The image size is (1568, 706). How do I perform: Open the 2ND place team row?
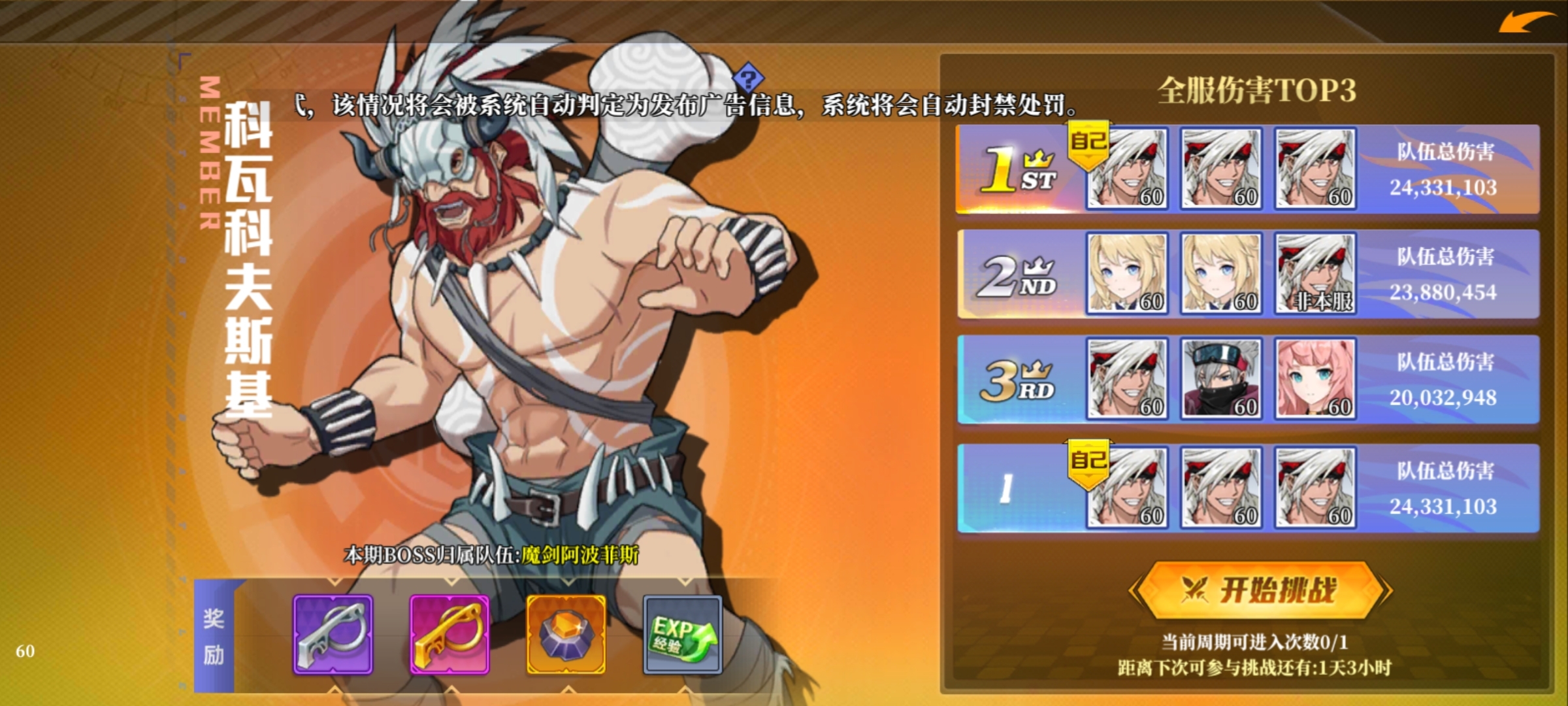1019,275
